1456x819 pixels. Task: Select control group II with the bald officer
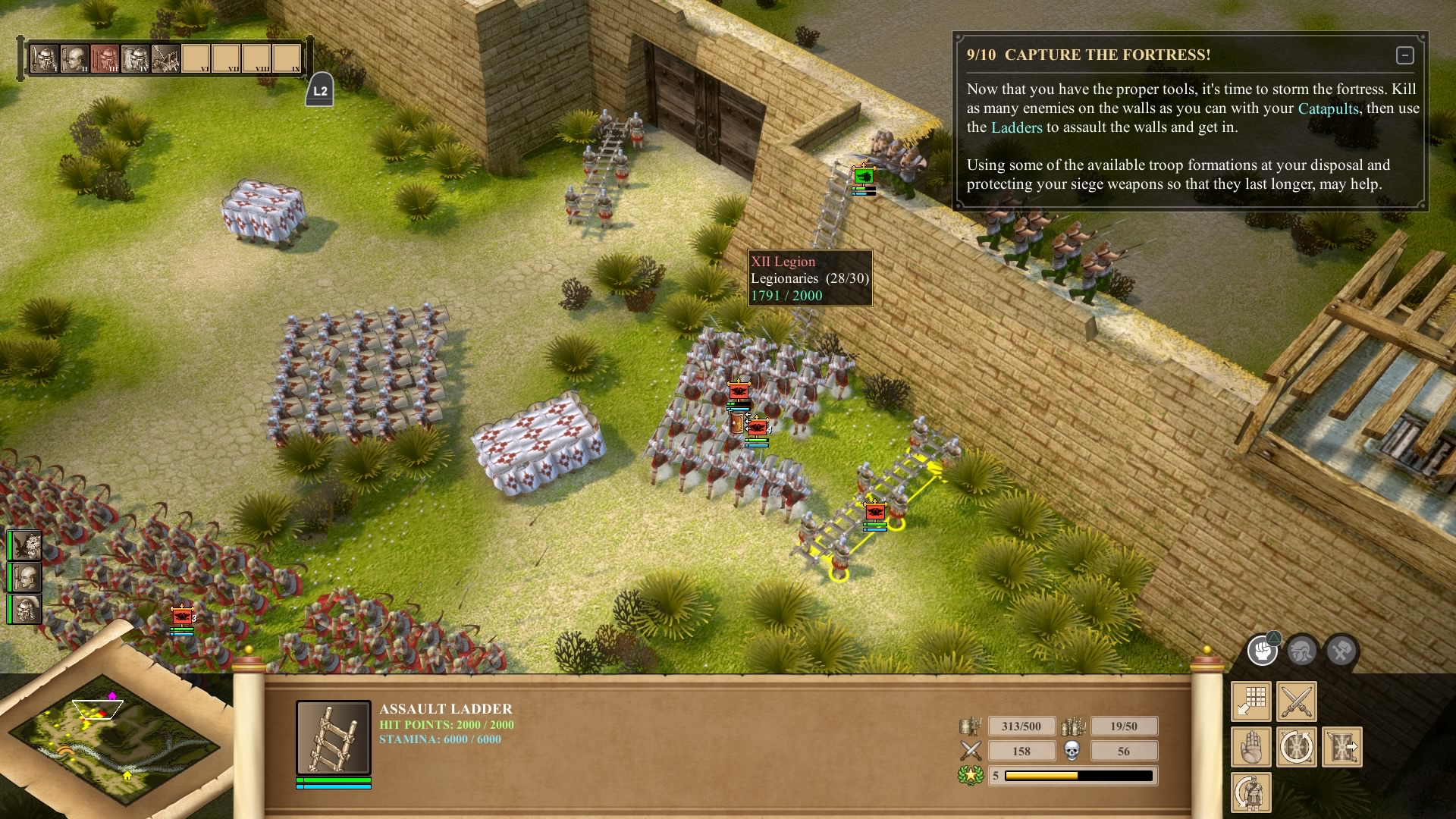coord(74,58)
